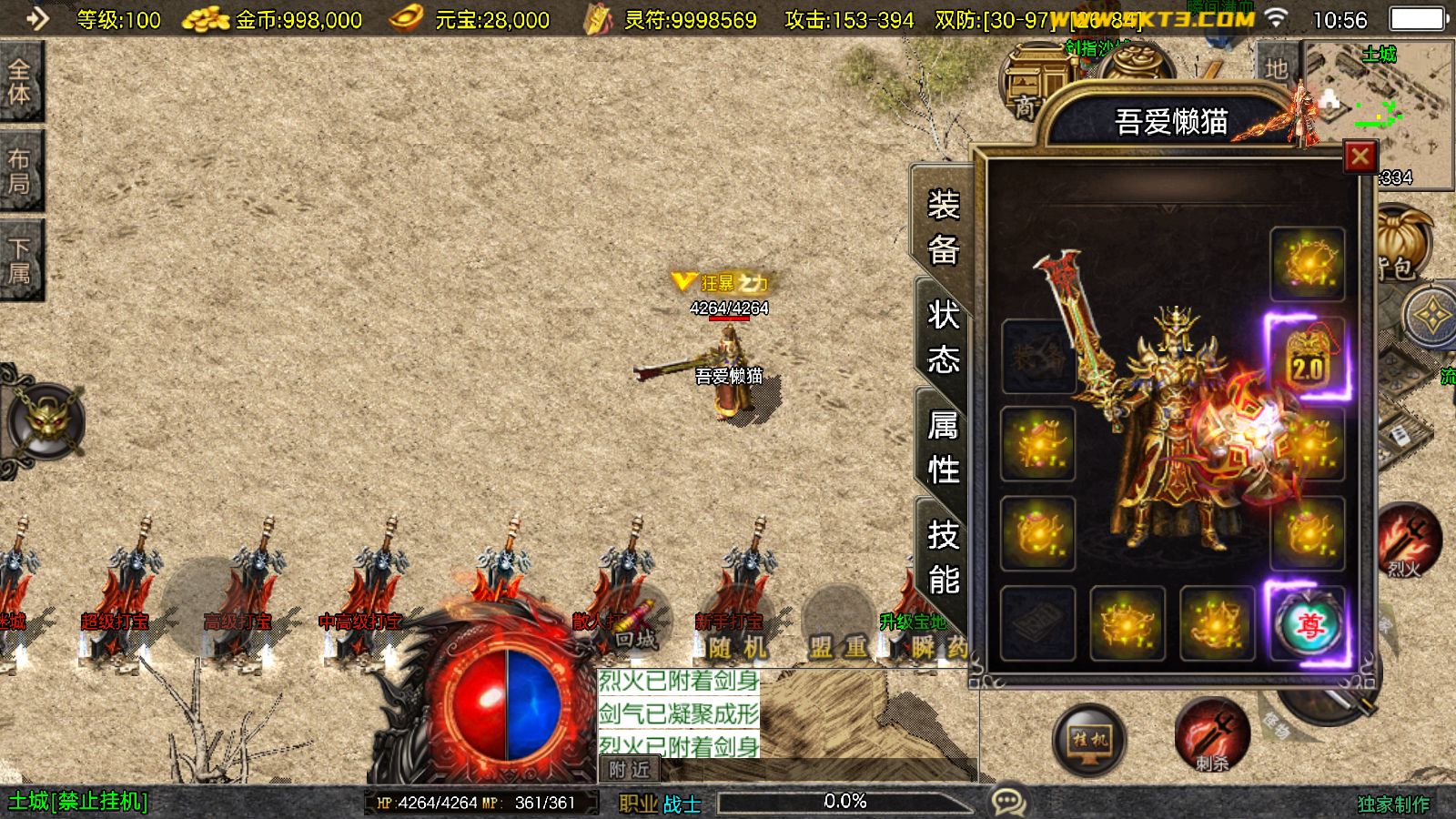Viewport: 1456px width, 819px height.
Task: Select the 技能 skills tab
Action: pos(943,557)
